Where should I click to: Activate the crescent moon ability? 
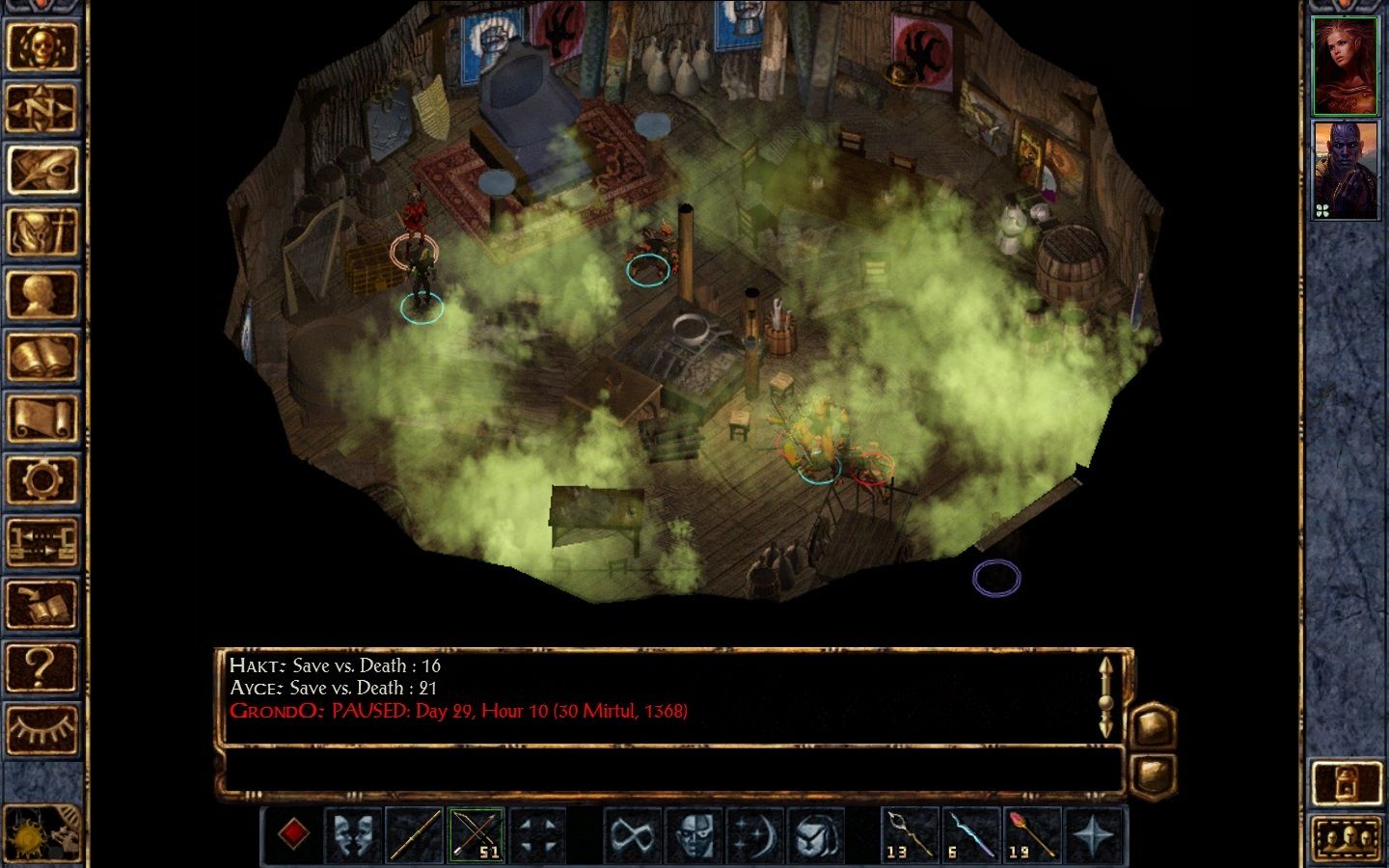[x=753, y=833]
